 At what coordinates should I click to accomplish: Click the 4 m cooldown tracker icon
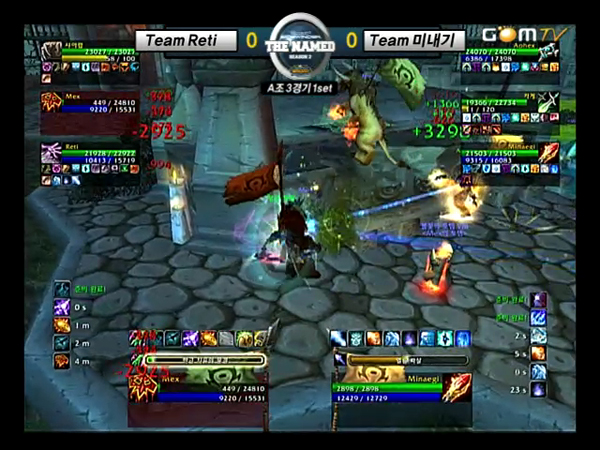[x=62, y=360]
